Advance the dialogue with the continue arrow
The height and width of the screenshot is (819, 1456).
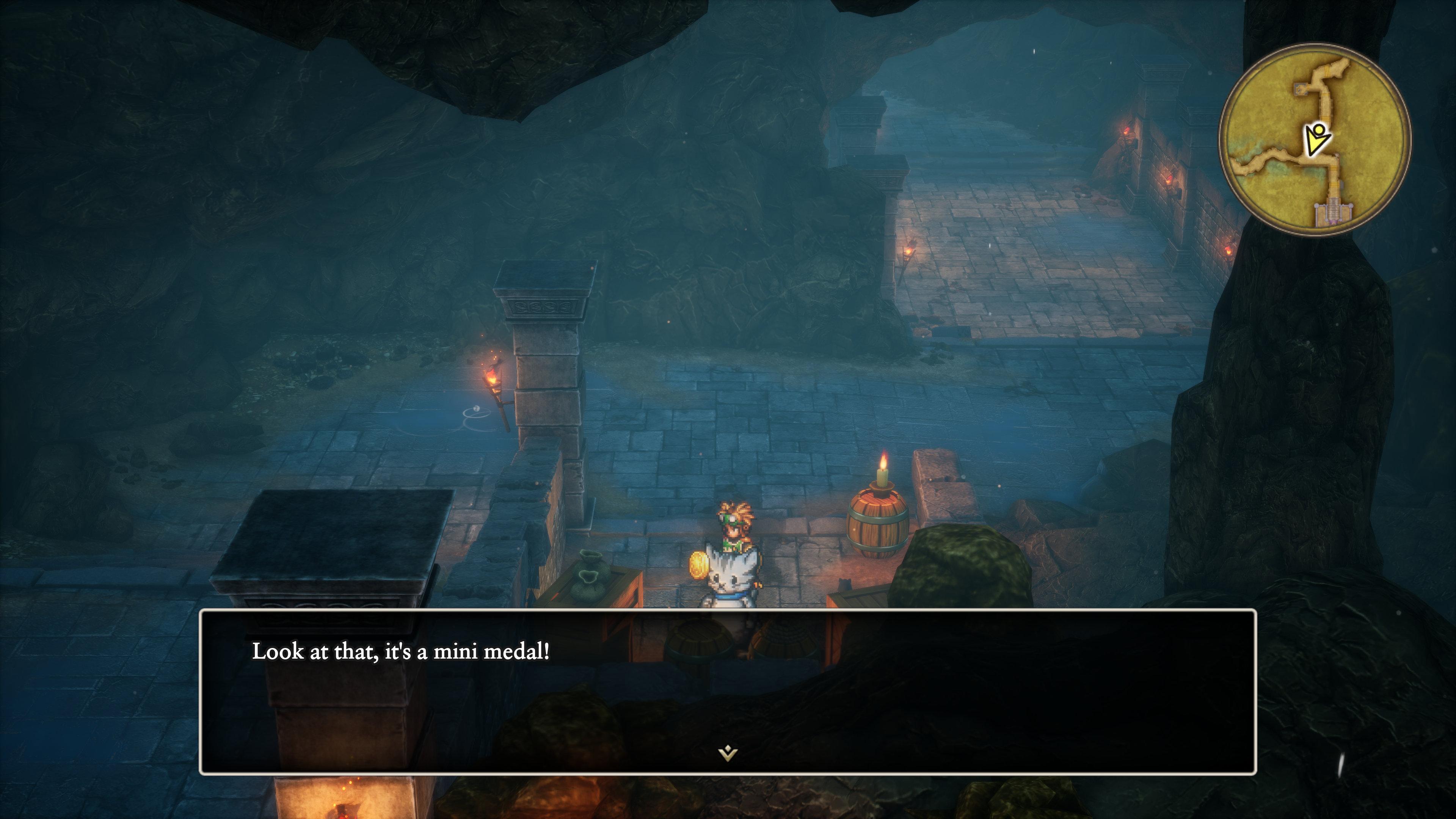pyautogui.click(x=728, y=753)
